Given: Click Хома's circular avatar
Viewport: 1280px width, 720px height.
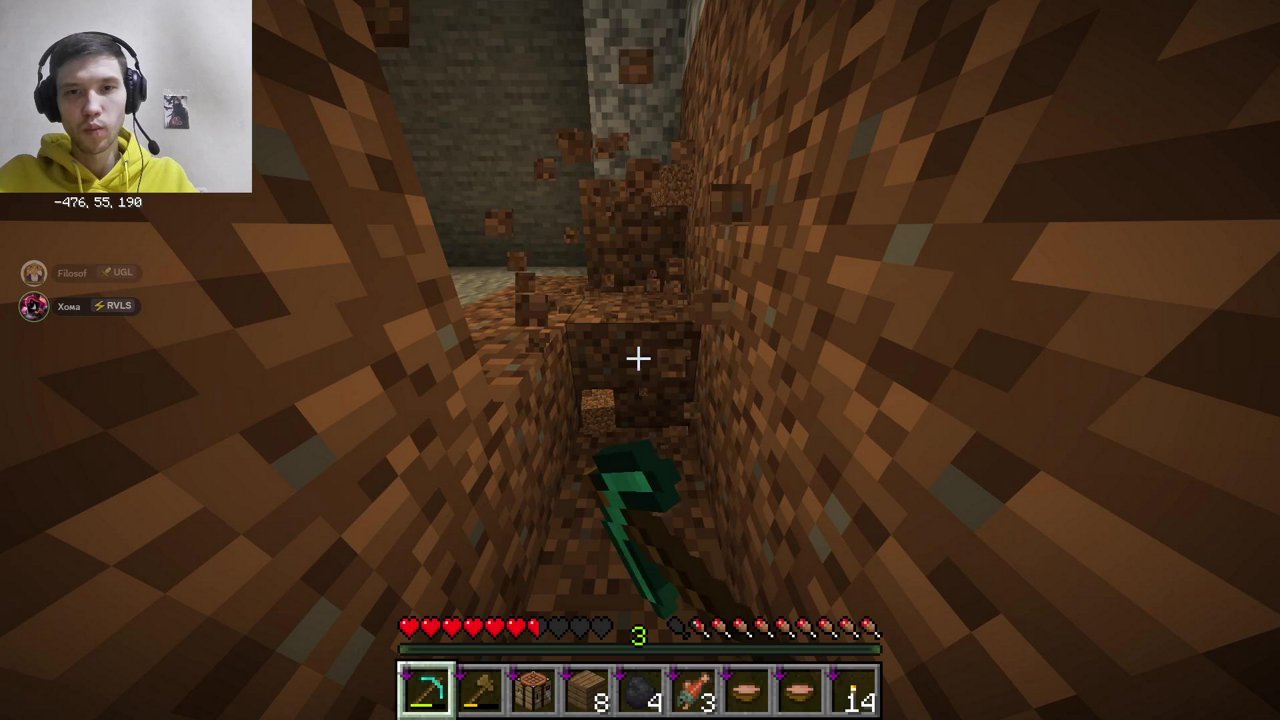Looking at the screenshot, I should click(33, 306).
